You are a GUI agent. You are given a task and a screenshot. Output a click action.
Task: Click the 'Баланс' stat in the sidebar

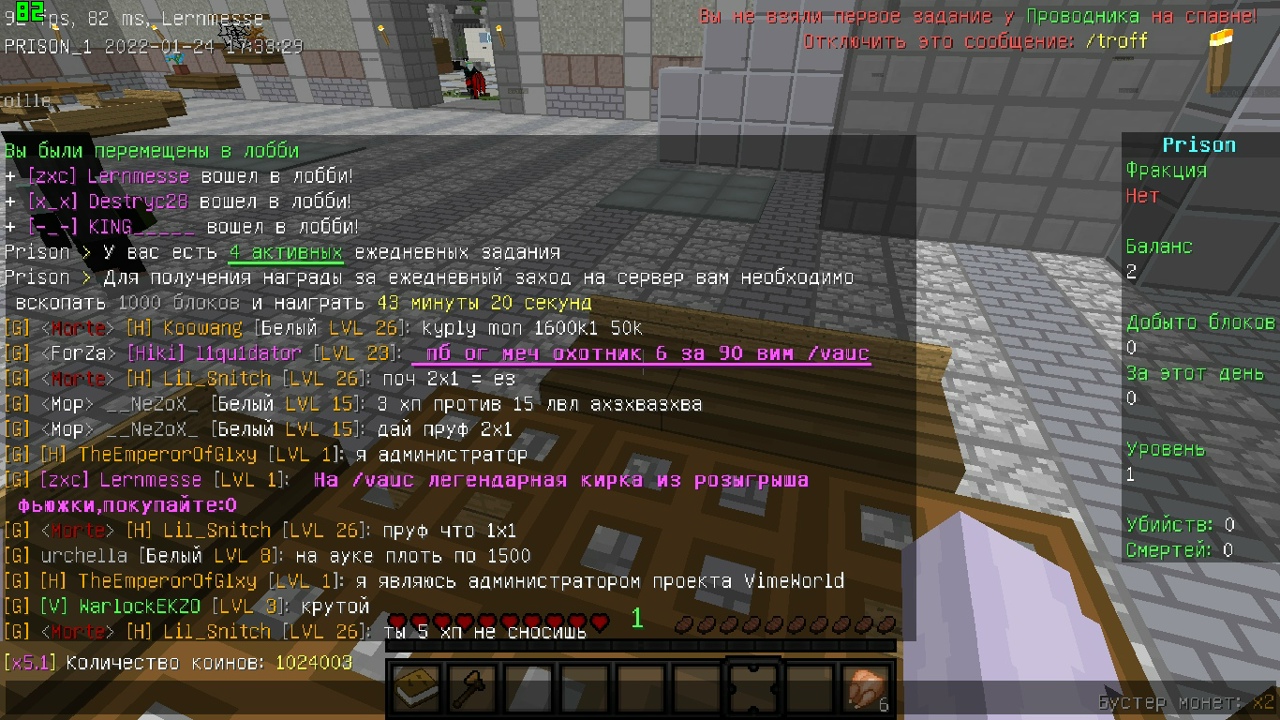[x=1160, y=246]
